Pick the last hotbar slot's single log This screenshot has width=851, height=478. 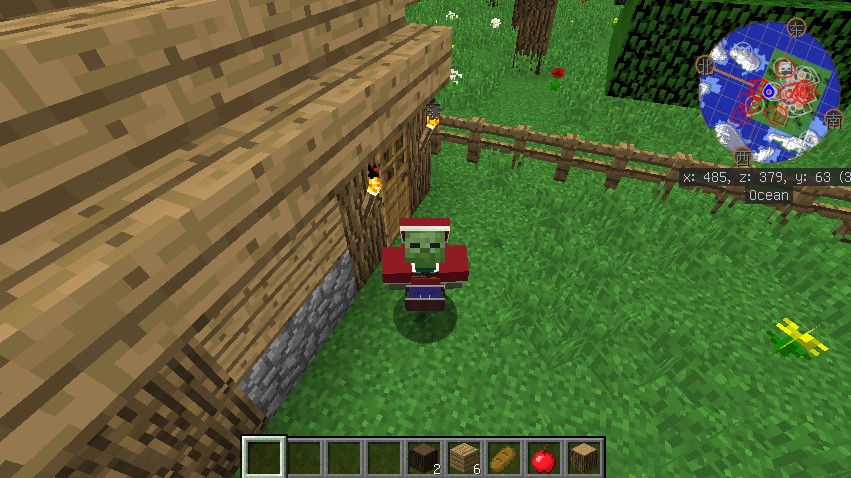pyautogui.click(x=583, y=459)
